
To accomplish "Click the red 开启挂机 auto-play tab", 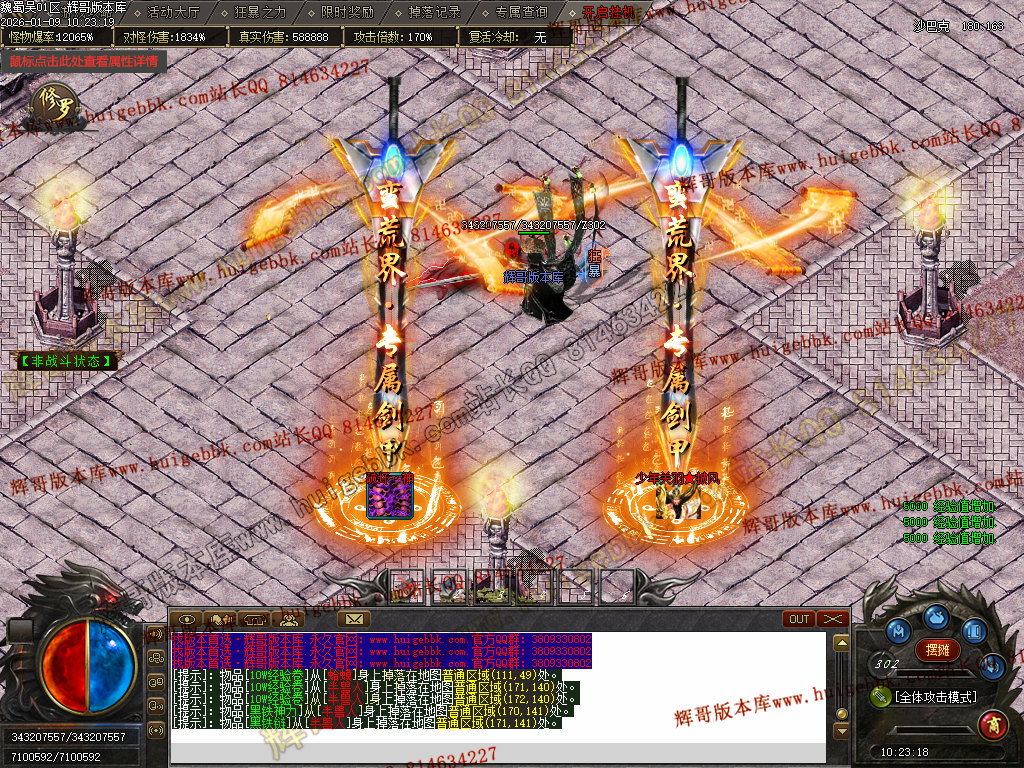I will pyautogui.click(x=608, y=13).
